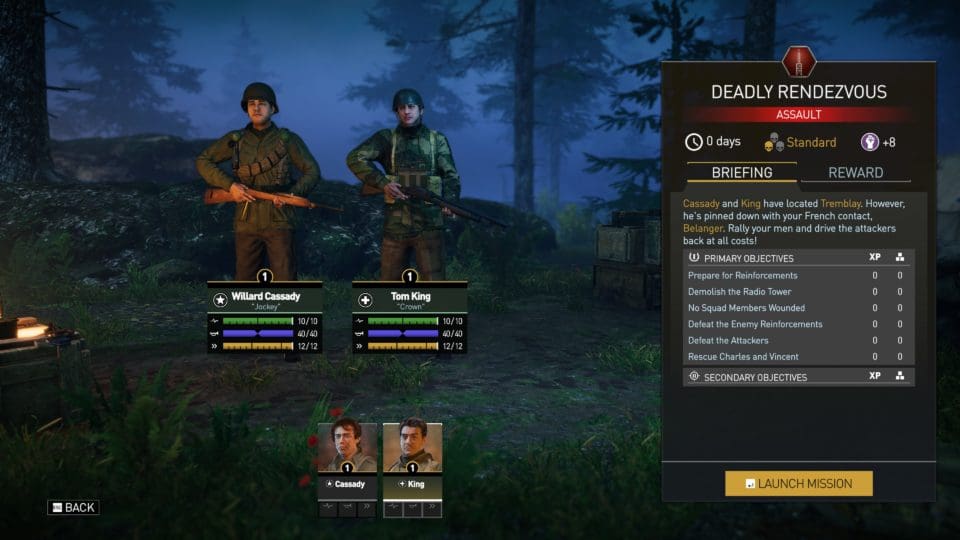Click the Standard difficulty indicator

(x=801, y=142)
